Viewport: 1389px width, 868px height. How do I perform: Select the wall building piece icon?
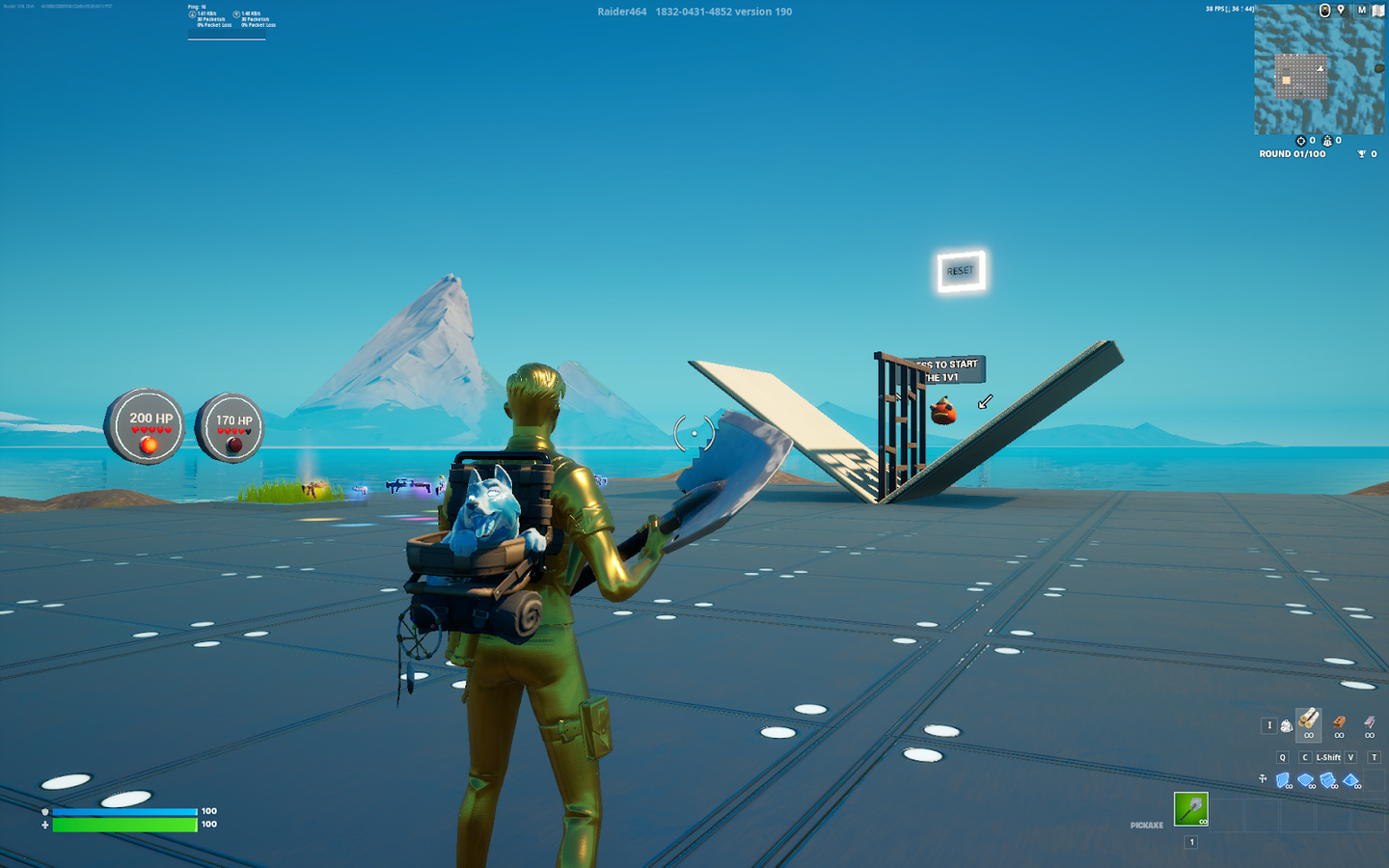pyautogui.click(x=1283, y=779)
